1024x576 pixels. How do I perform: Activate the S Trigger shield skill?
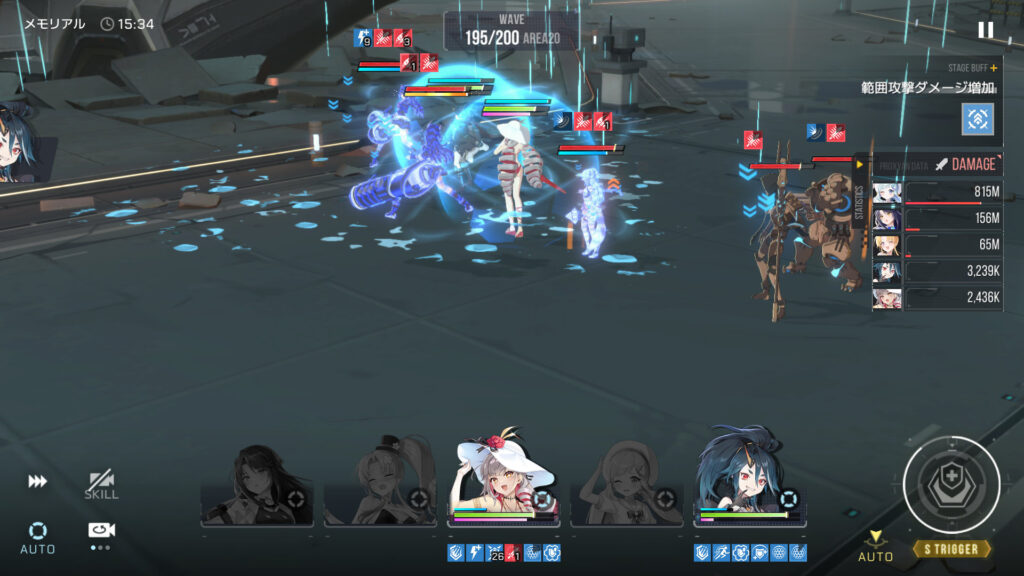click(x=951, y=485)
